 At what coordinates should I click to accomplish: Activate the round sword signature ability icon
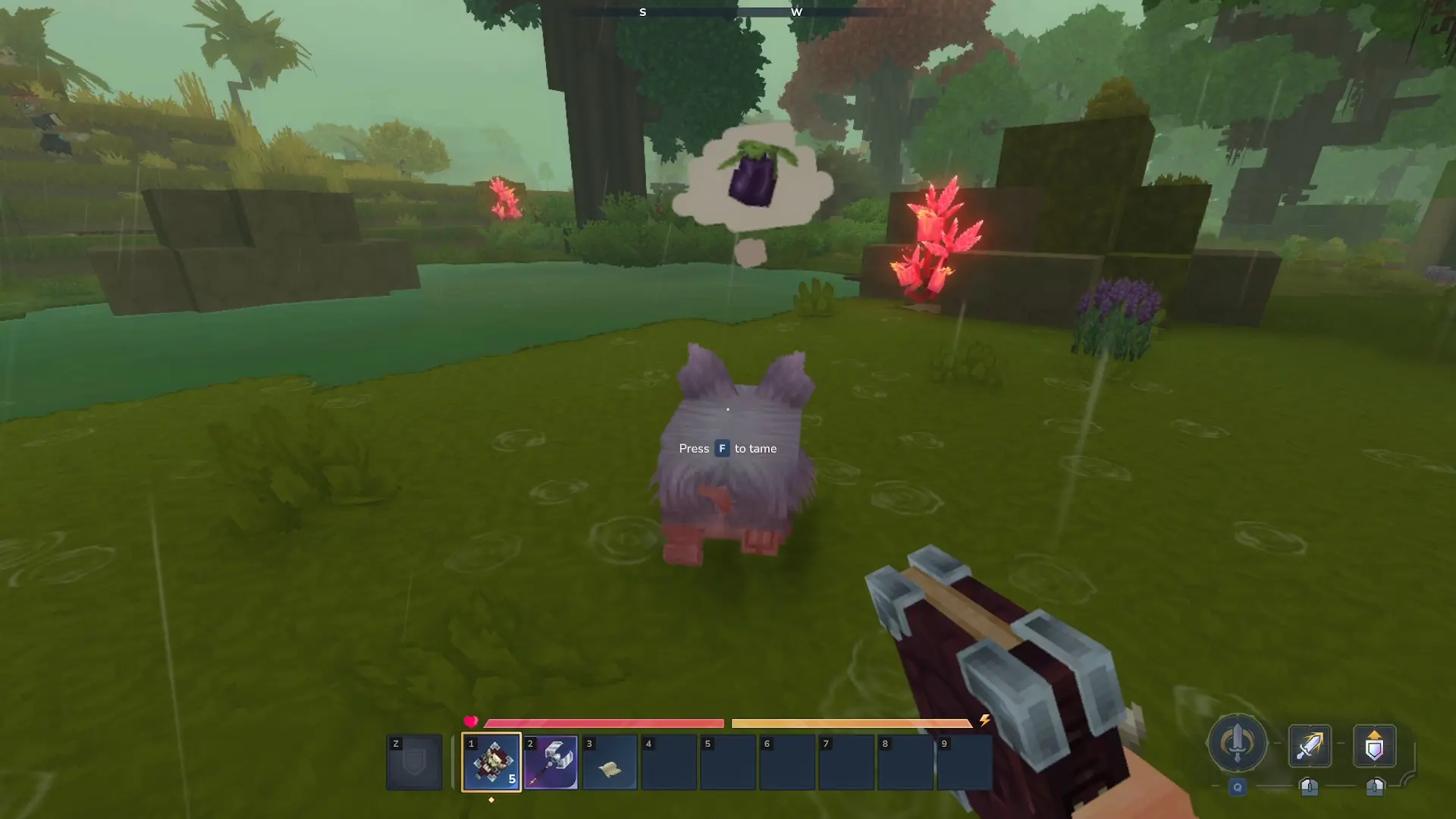click(1237, 743)
